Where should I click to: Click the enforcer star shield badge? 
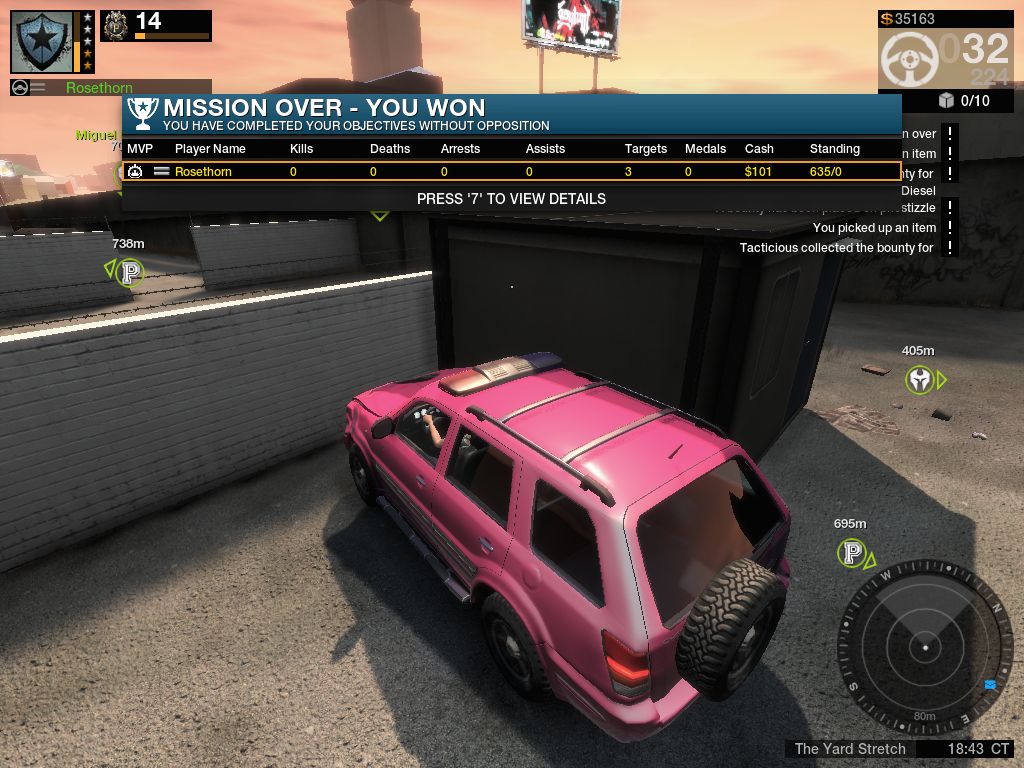pyautogui.click(x=42, y=42)
